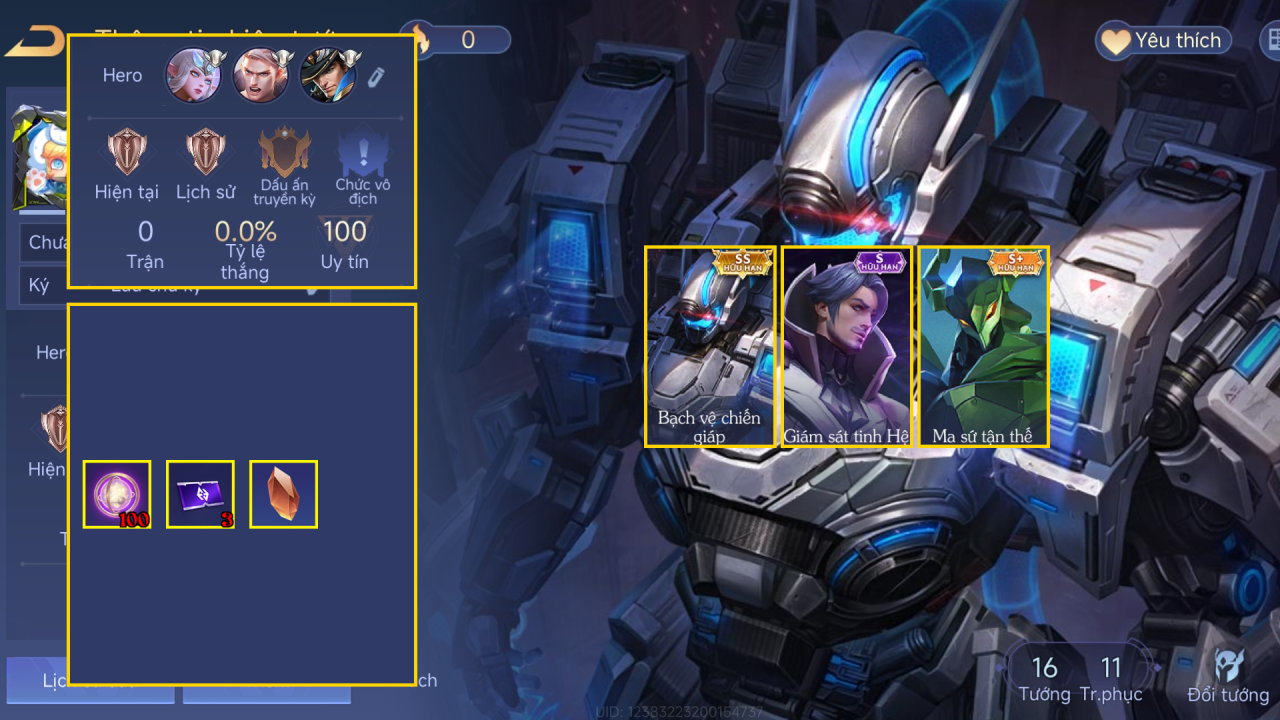This screenshot has height=720, width=1280.
Task: Select the silver-haired elf hero avatar
Action: (x=193, y=75)
